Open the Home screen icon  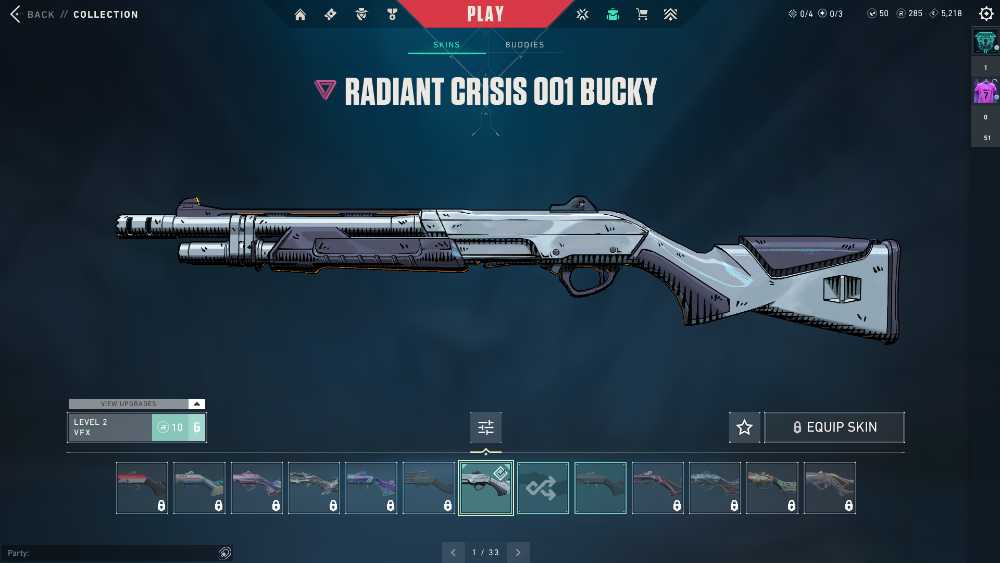coord(300,14)
